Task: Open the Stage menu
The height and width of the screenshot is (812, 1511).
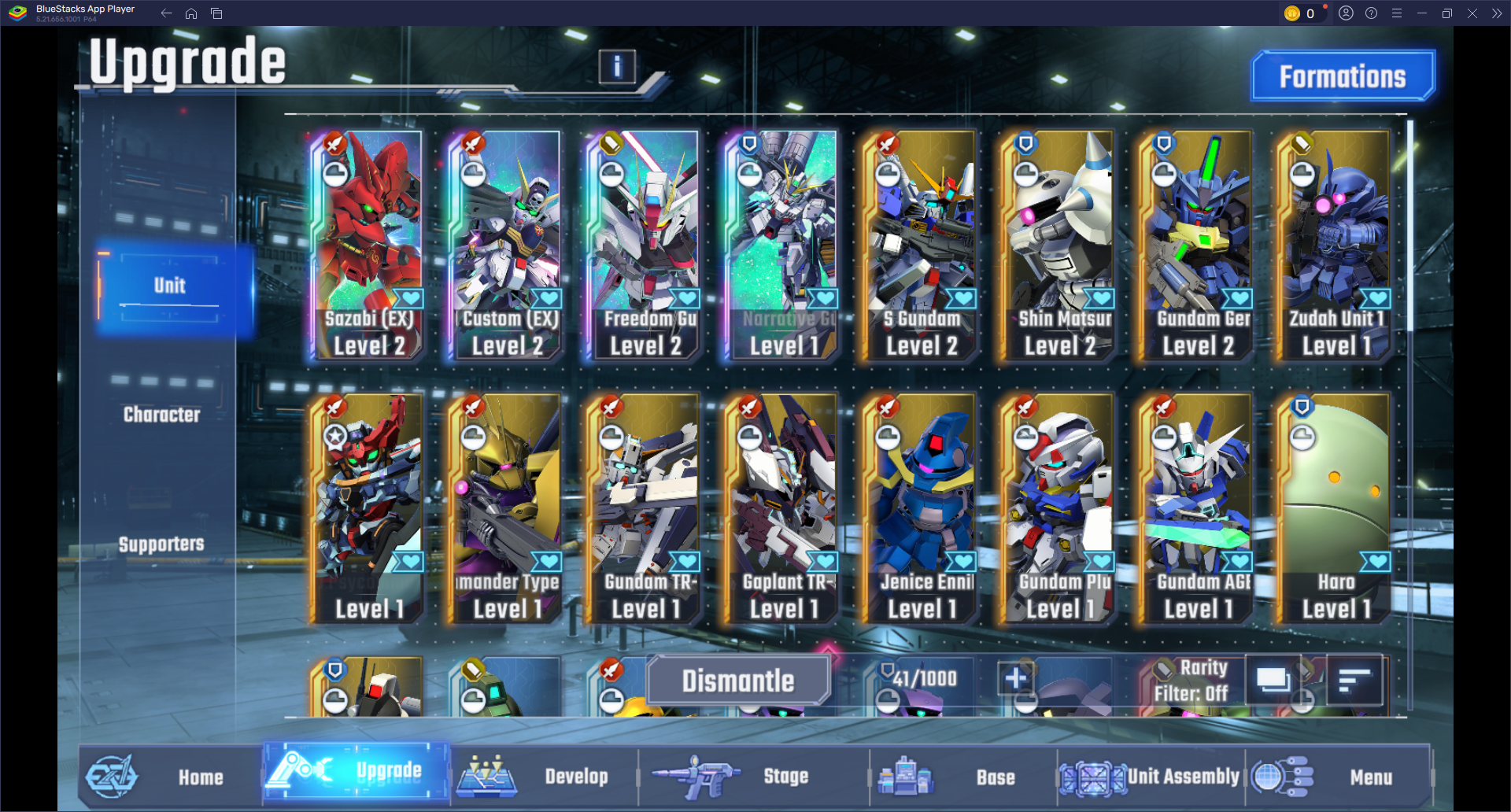Action: (x=785, y=777)
